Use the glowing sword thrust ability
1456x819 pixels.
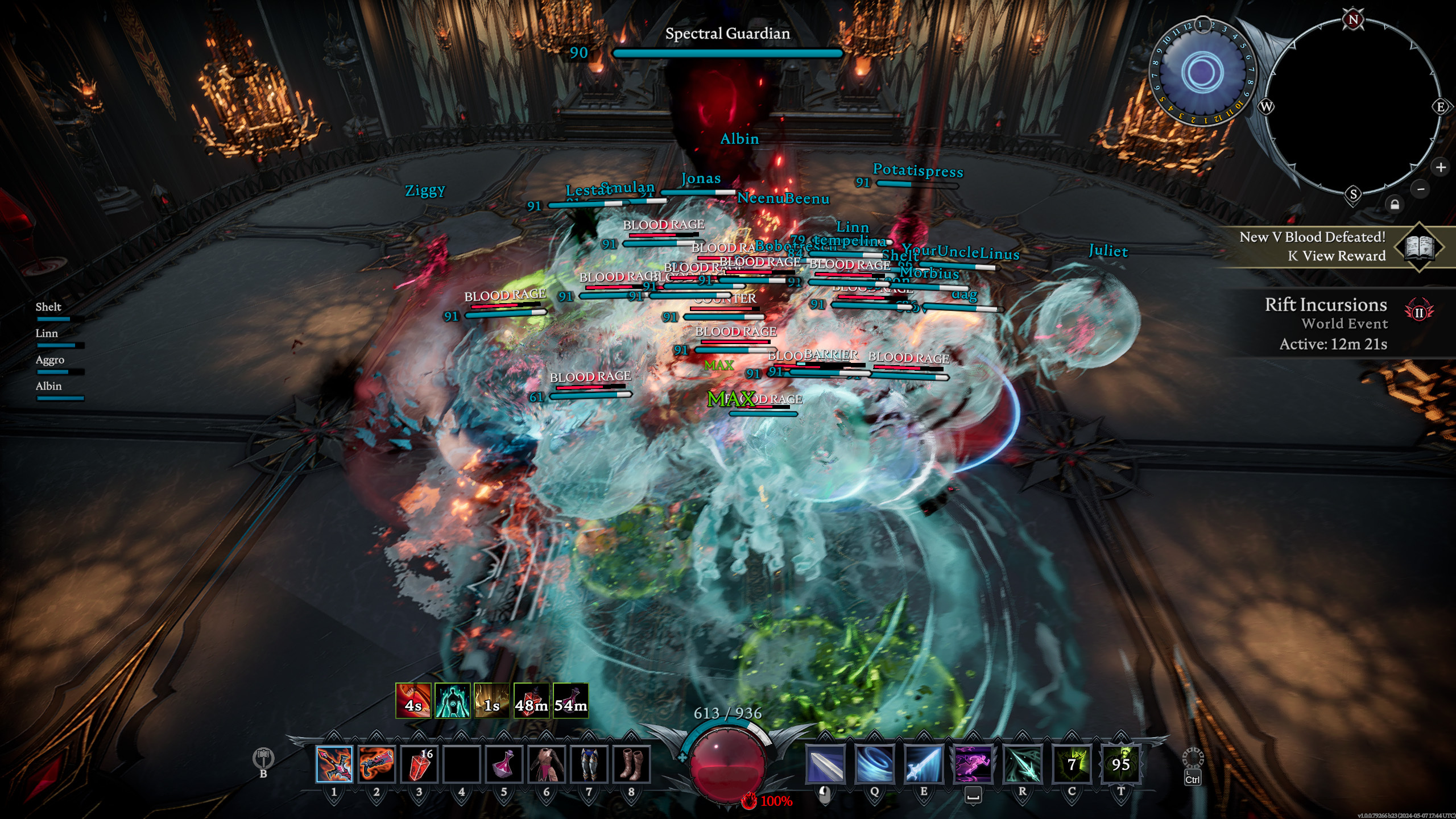(924, 764)
